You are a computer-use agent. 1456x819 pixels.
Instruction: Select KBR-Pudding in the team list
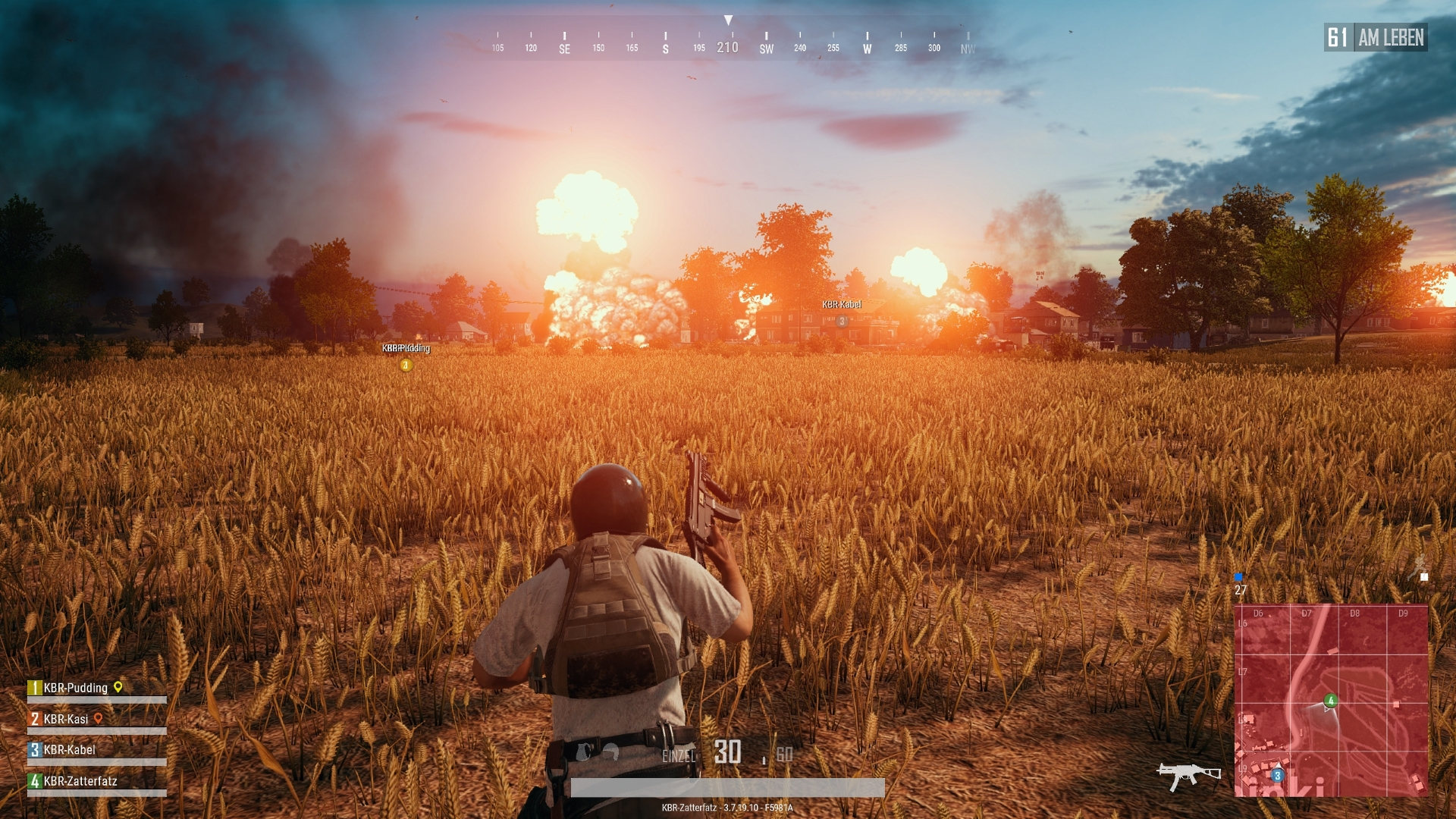point(75,688)
